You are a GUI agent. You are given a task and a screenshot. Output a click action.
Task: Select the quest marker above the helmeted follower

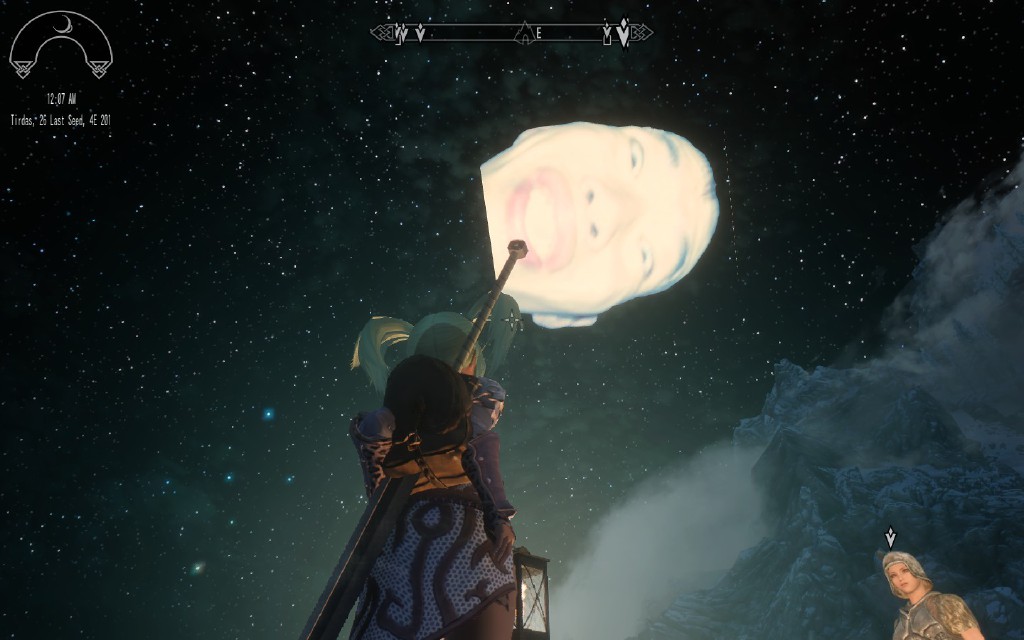(x=890, y=538)
